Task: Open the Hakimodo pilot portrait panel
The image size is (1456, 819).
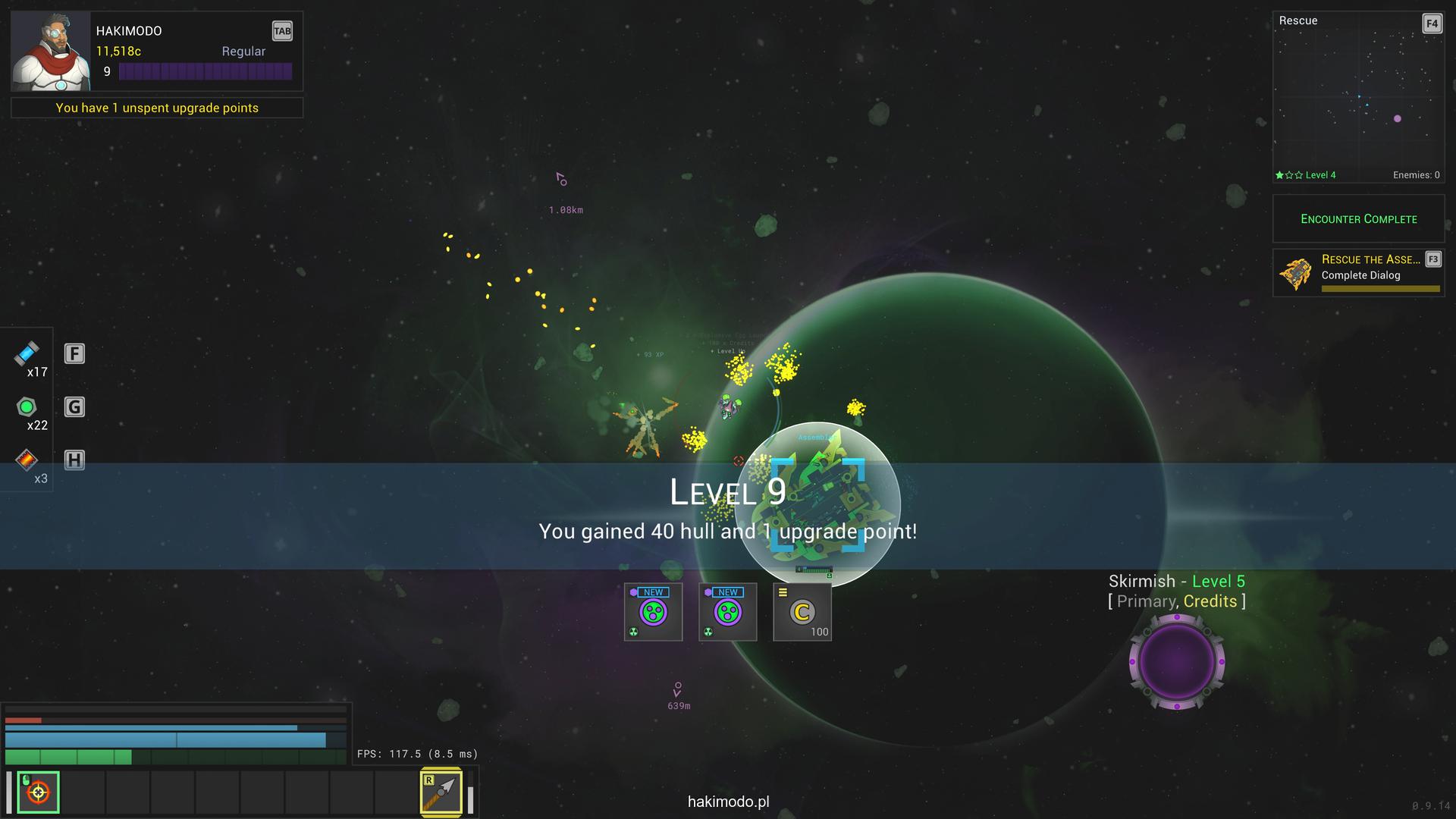Action: 51,52
